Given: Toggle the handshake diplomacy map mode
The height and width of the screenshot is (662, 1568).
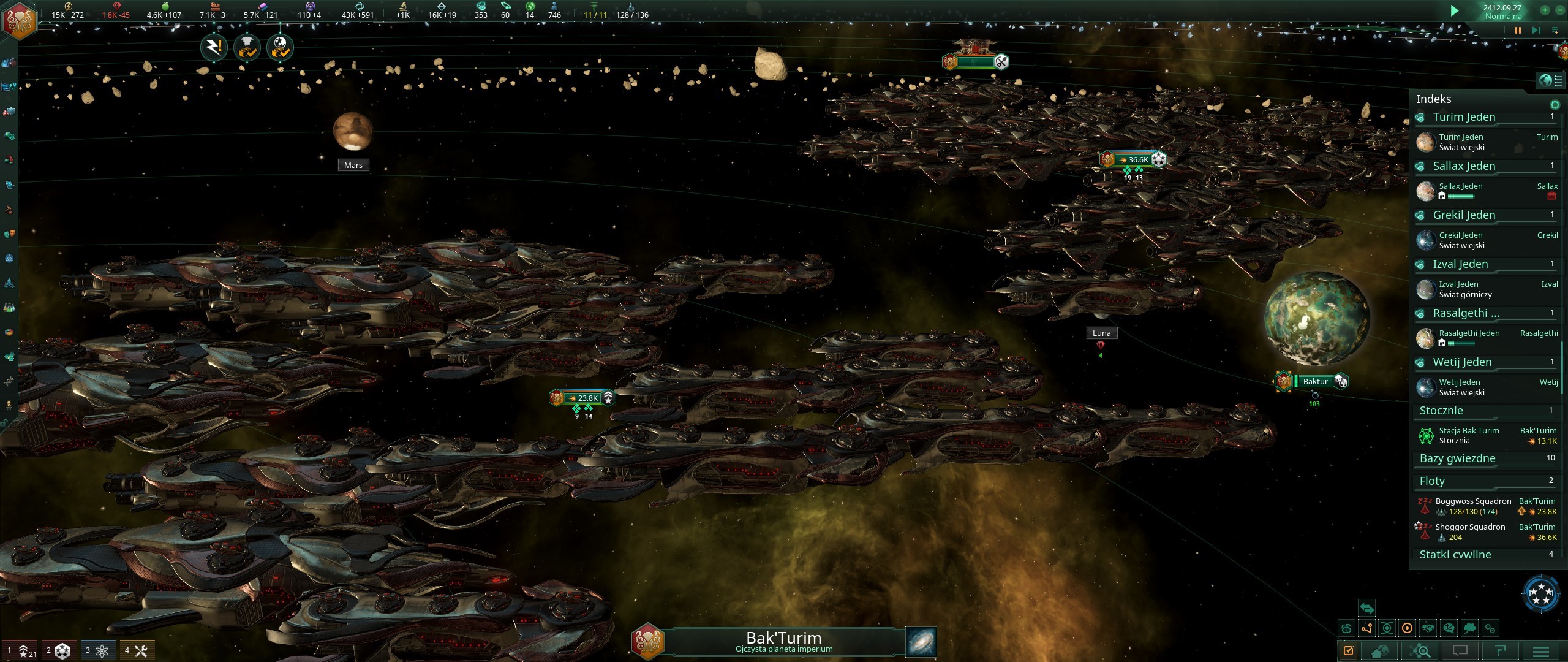Looking at the screenshot, I should pos(1427,629).
